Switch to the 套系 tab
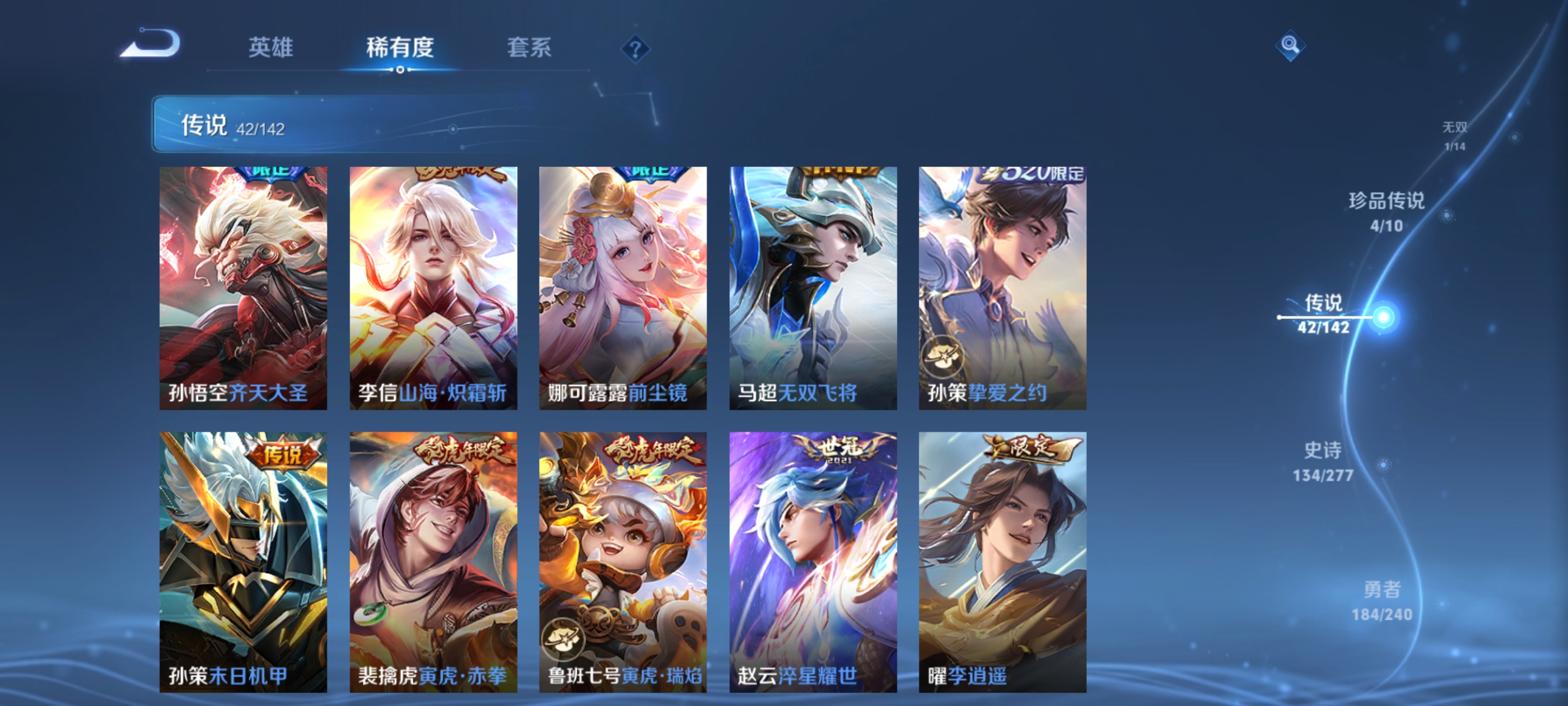 531,49
